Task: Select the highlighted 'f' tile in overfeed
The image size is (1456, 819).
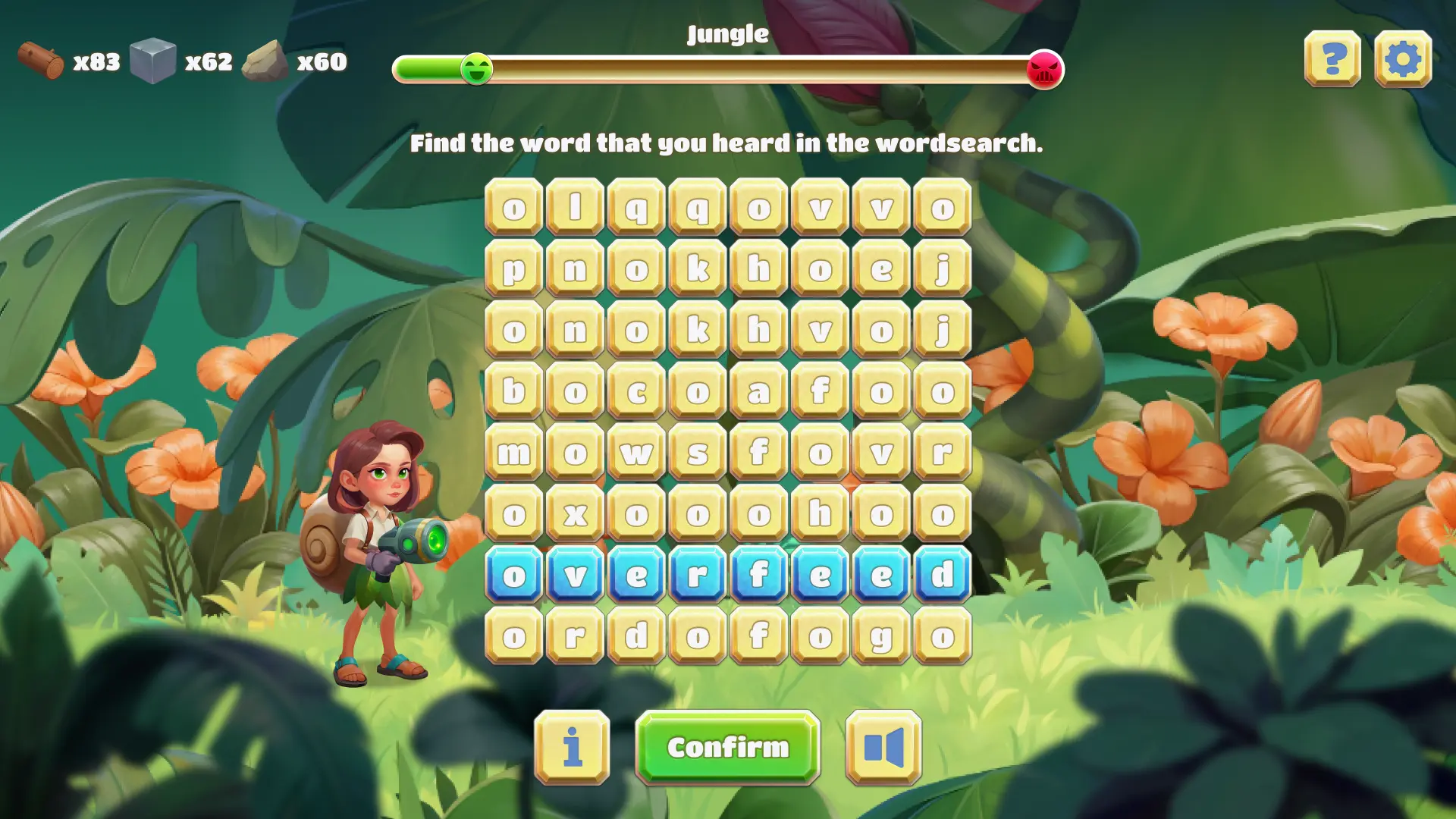Action: (758, 575)
